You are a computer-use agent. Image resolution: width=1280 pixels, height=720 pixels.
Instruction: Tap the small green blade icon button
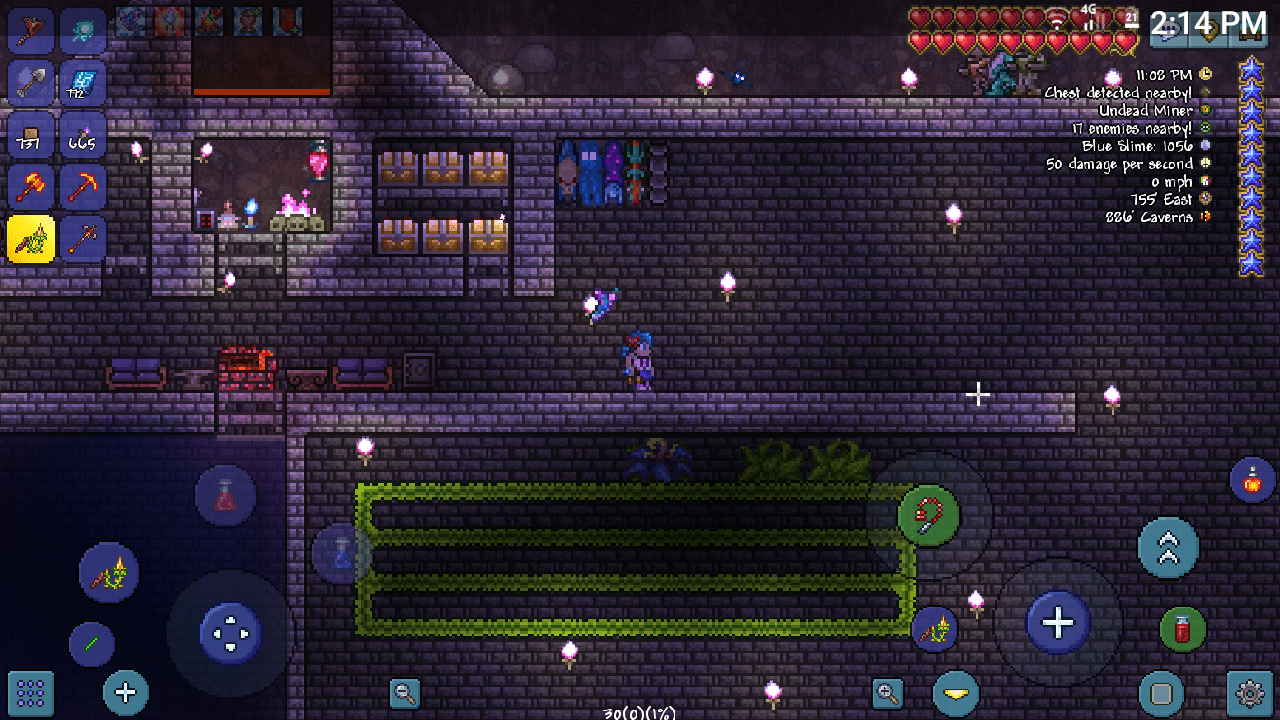coord(91,643)
